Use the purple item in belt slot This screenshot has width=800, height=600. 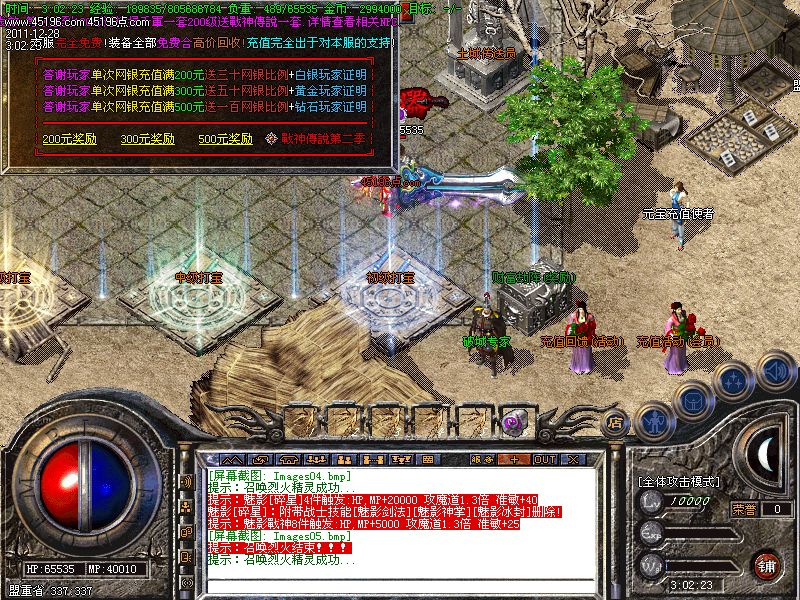coord(519,421)
